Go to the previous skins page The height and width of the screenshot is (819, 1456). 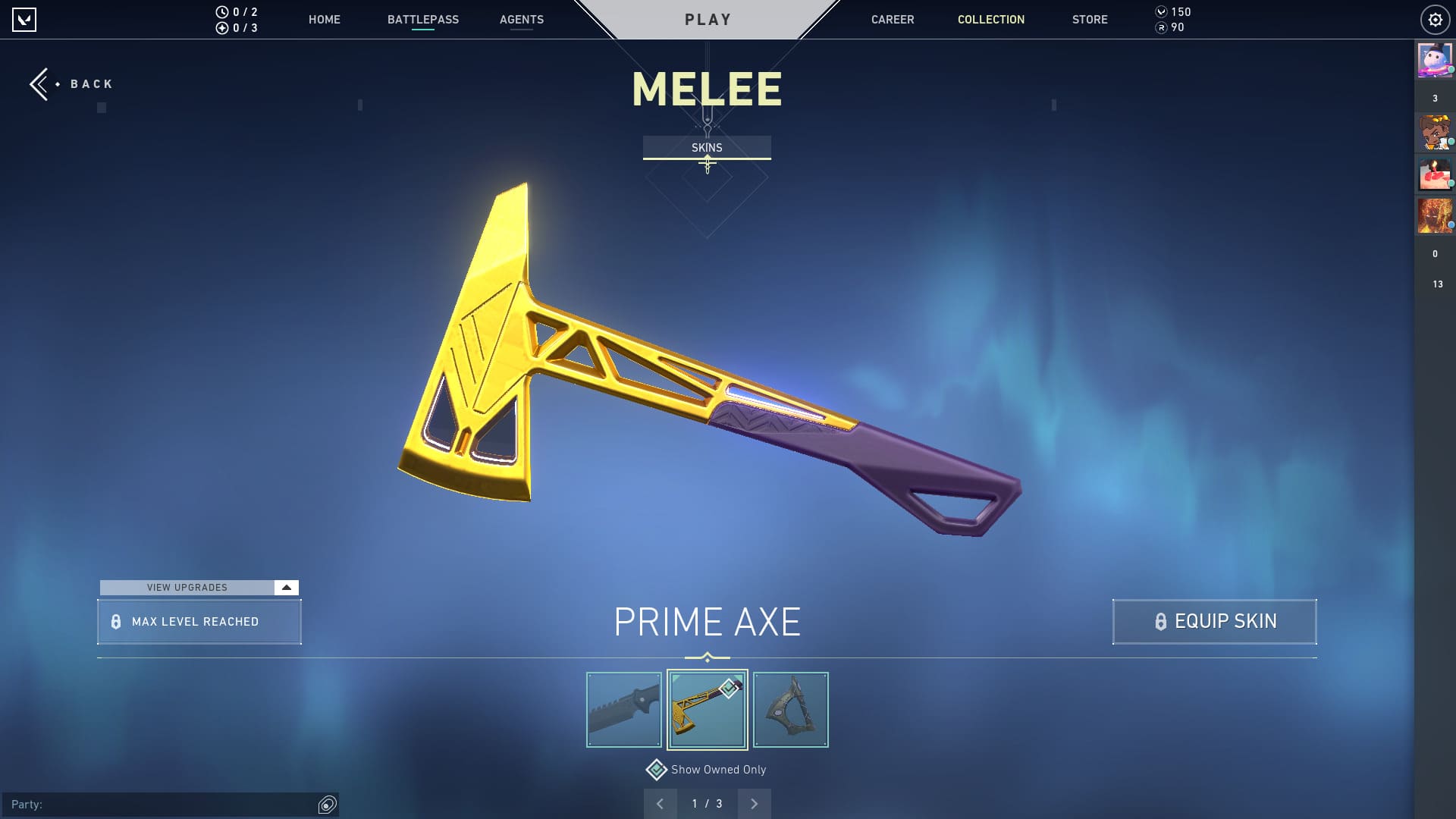click(660, 804)
